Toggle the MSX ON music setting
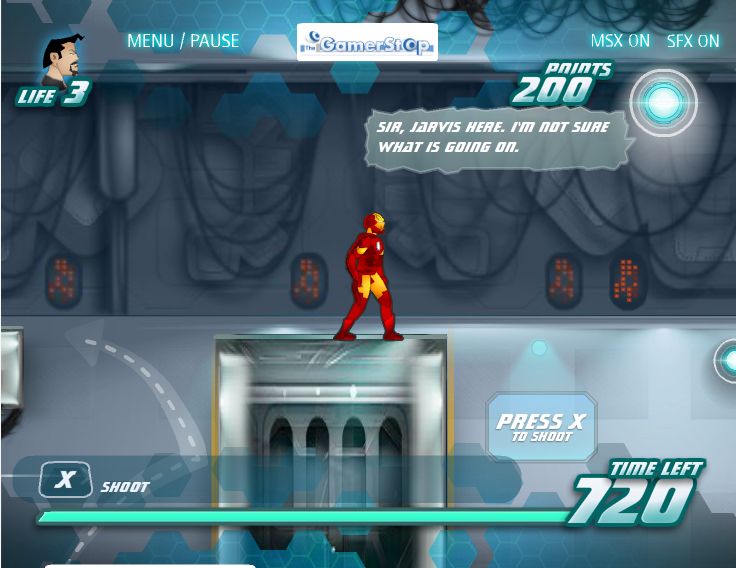 [620, 41]
